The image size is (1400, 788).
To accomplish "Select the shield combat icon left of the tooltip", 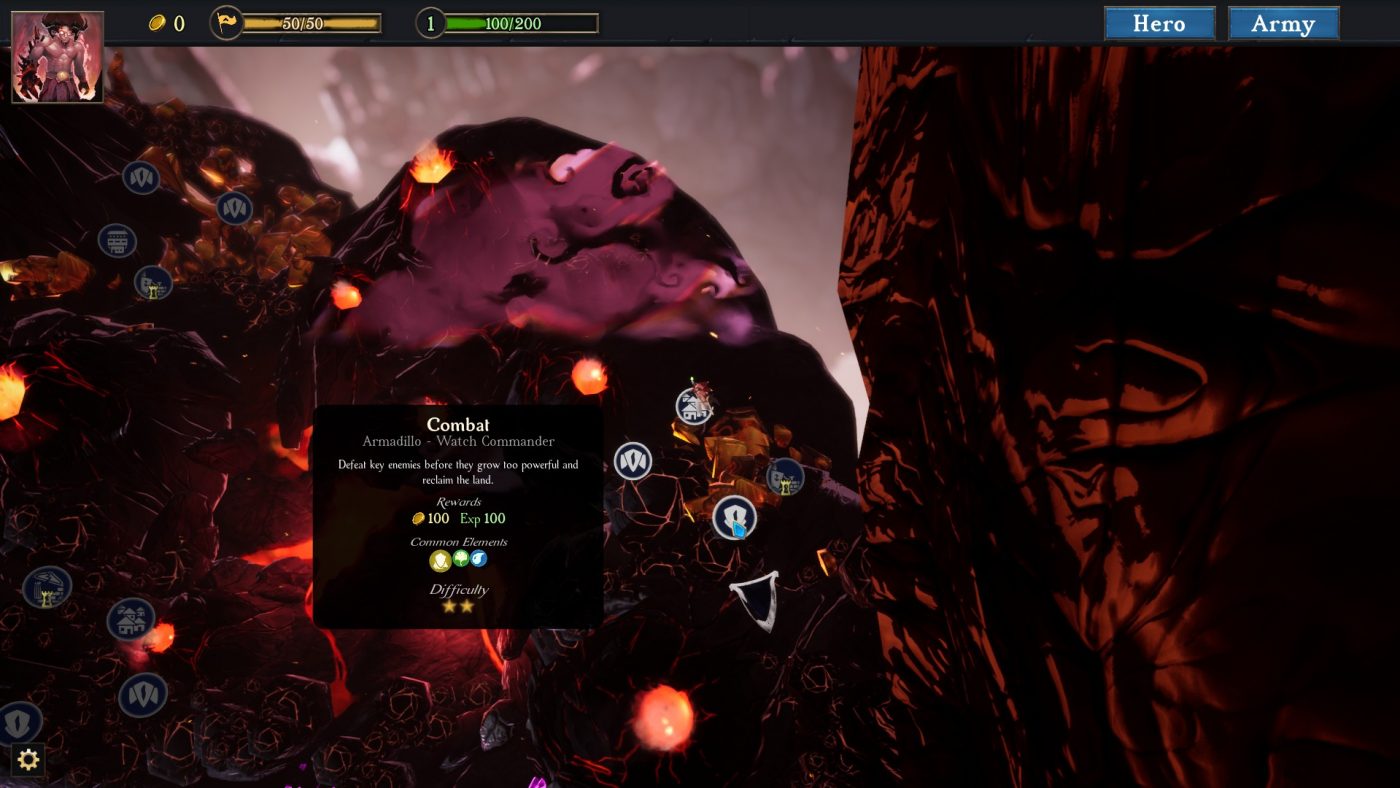I will tap(633, 461).
